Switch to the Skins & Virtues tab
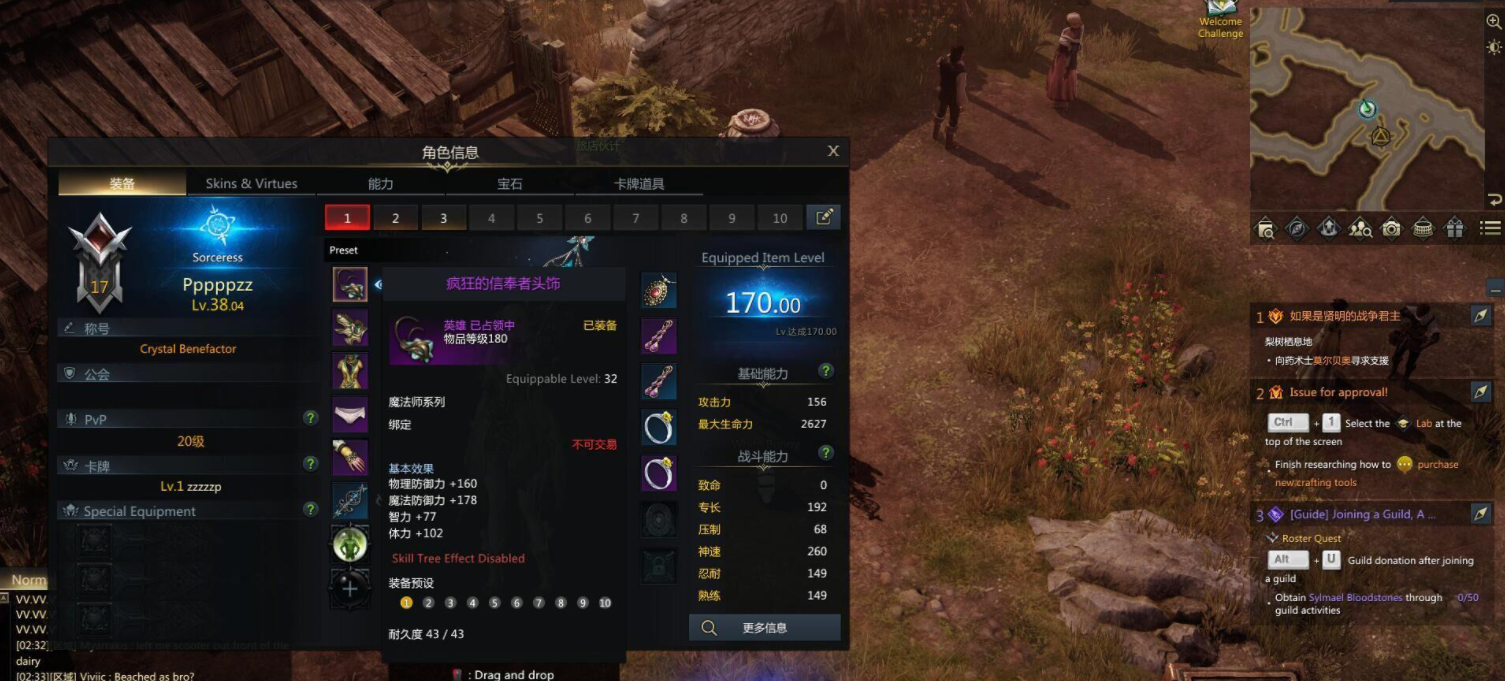This screenshot has width=1505, height=681. 251,184
